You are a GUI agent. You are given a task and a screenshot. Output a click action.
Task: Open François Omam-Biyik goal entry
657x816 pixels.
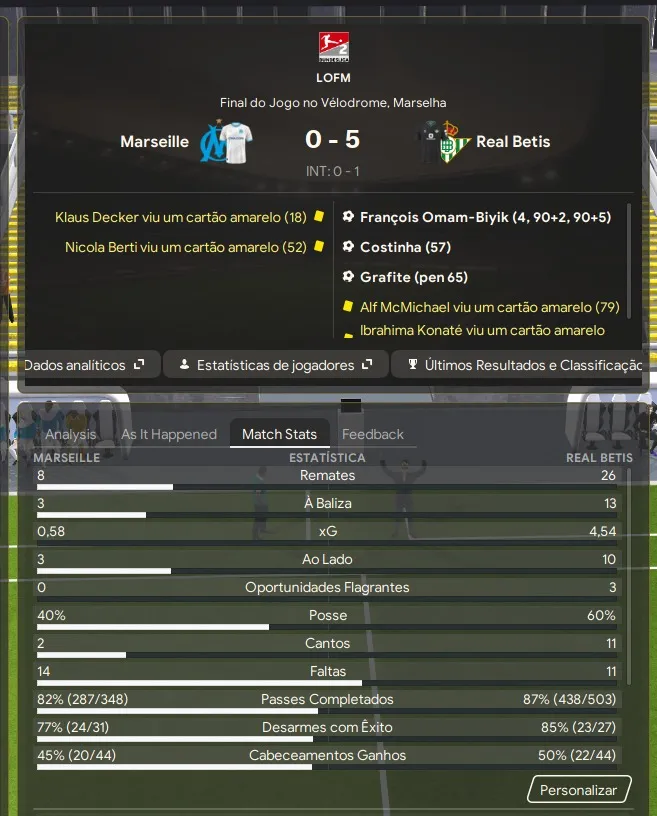485,216
